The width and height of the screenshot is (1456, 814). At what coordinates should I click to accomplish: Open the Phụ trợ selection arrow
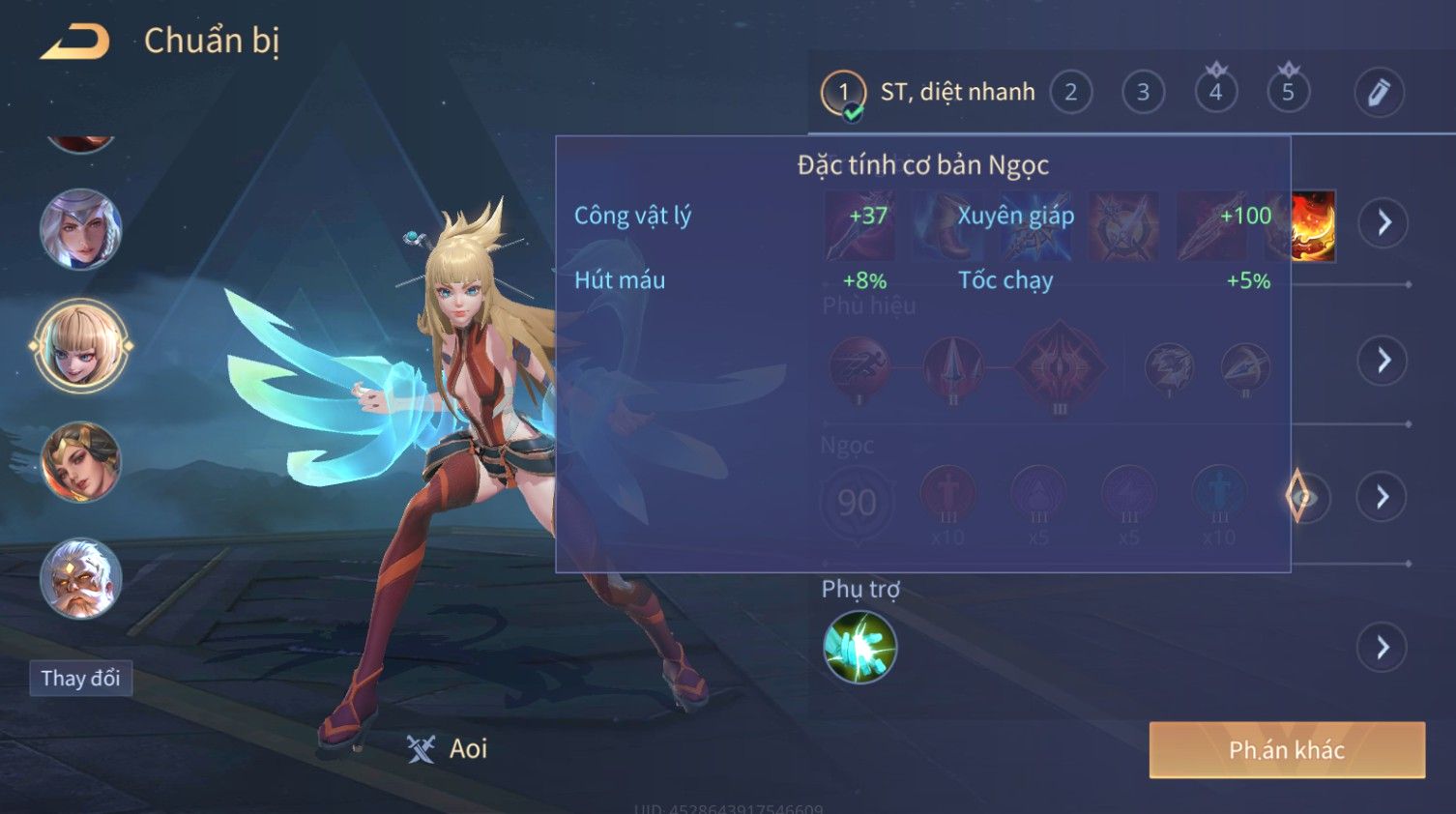pyautogui.click(x=1383, y=647)
